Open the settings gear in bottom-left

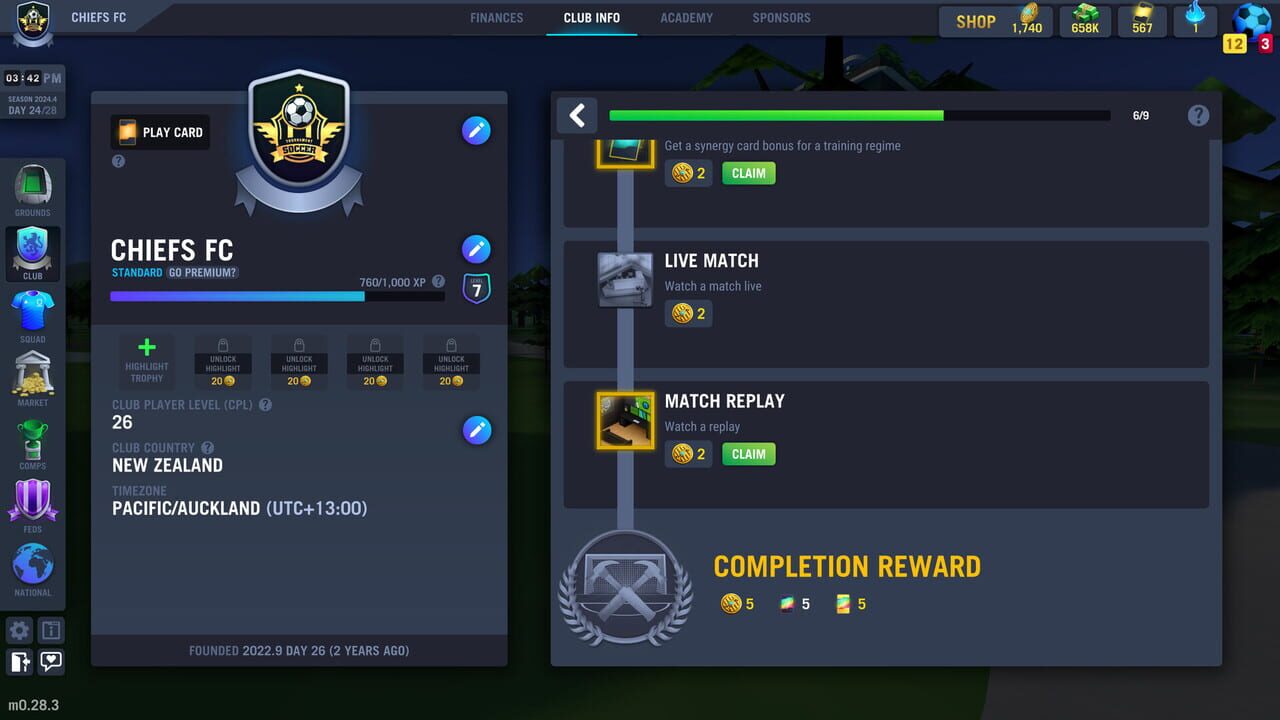point(18,630)
